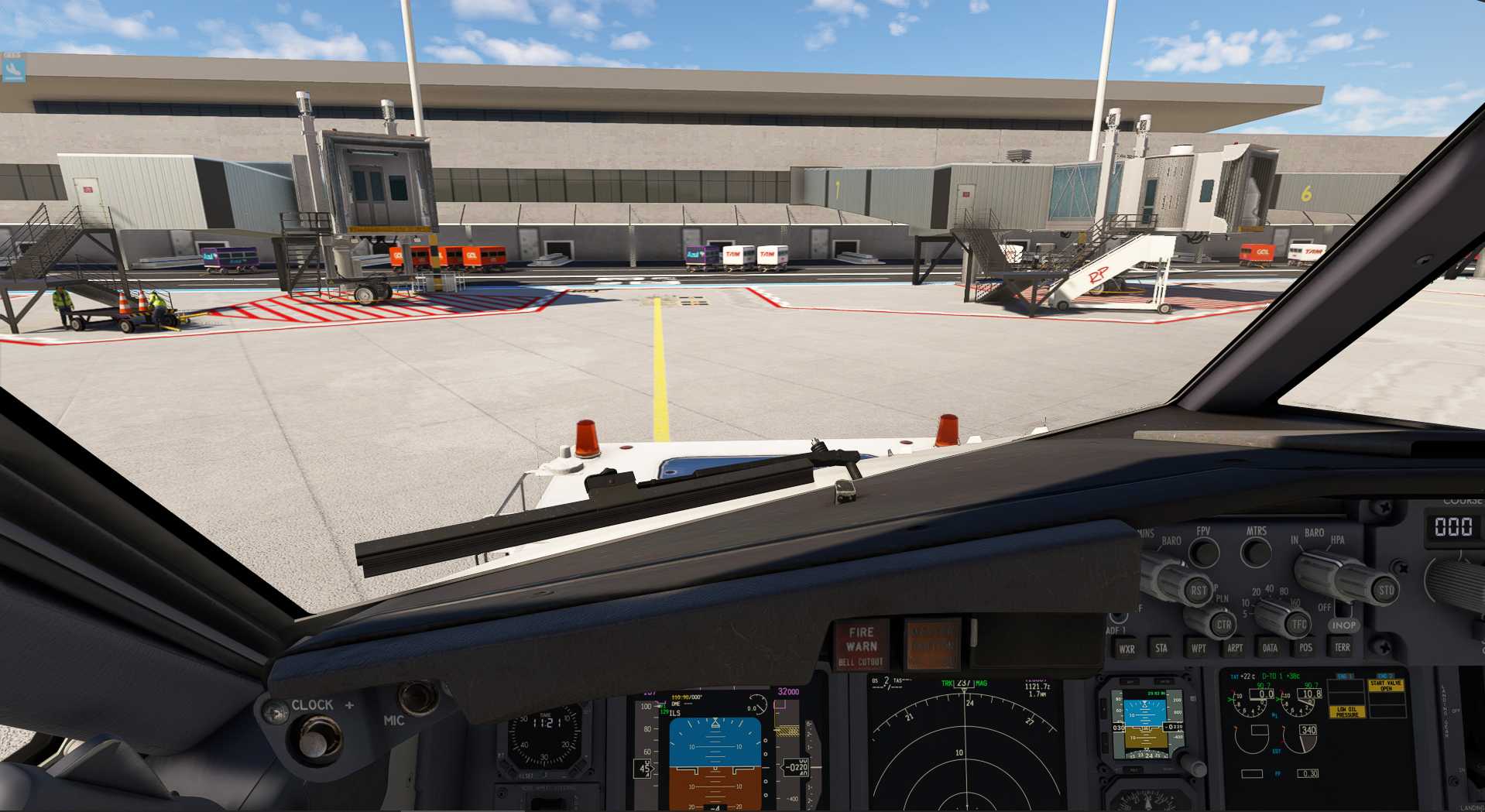Click the RST minimums reset knob
Viewport: 1485px width, 812px height.
[x=1197, y=590]
